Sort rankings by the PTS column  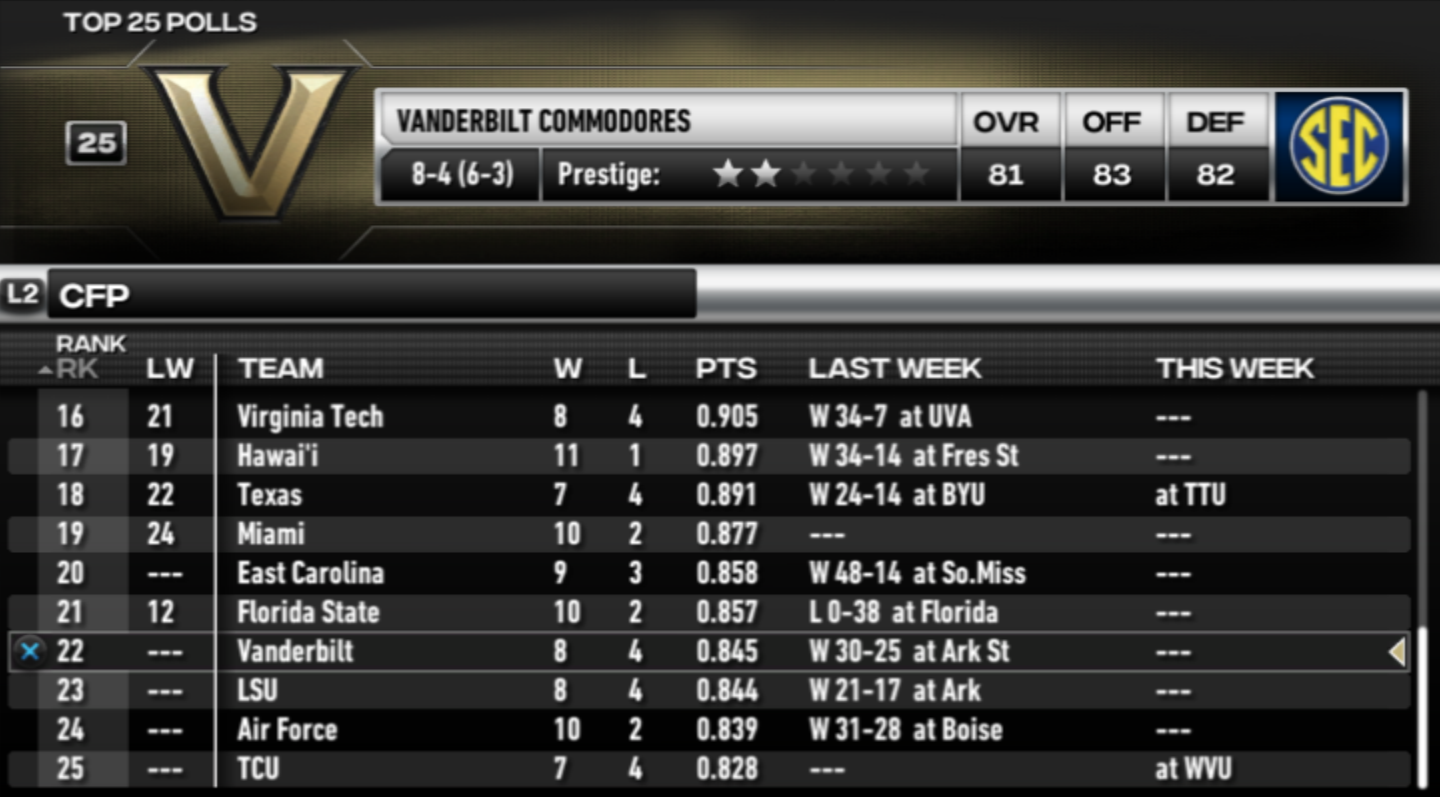pyautogui.click(x=726, y=368)
